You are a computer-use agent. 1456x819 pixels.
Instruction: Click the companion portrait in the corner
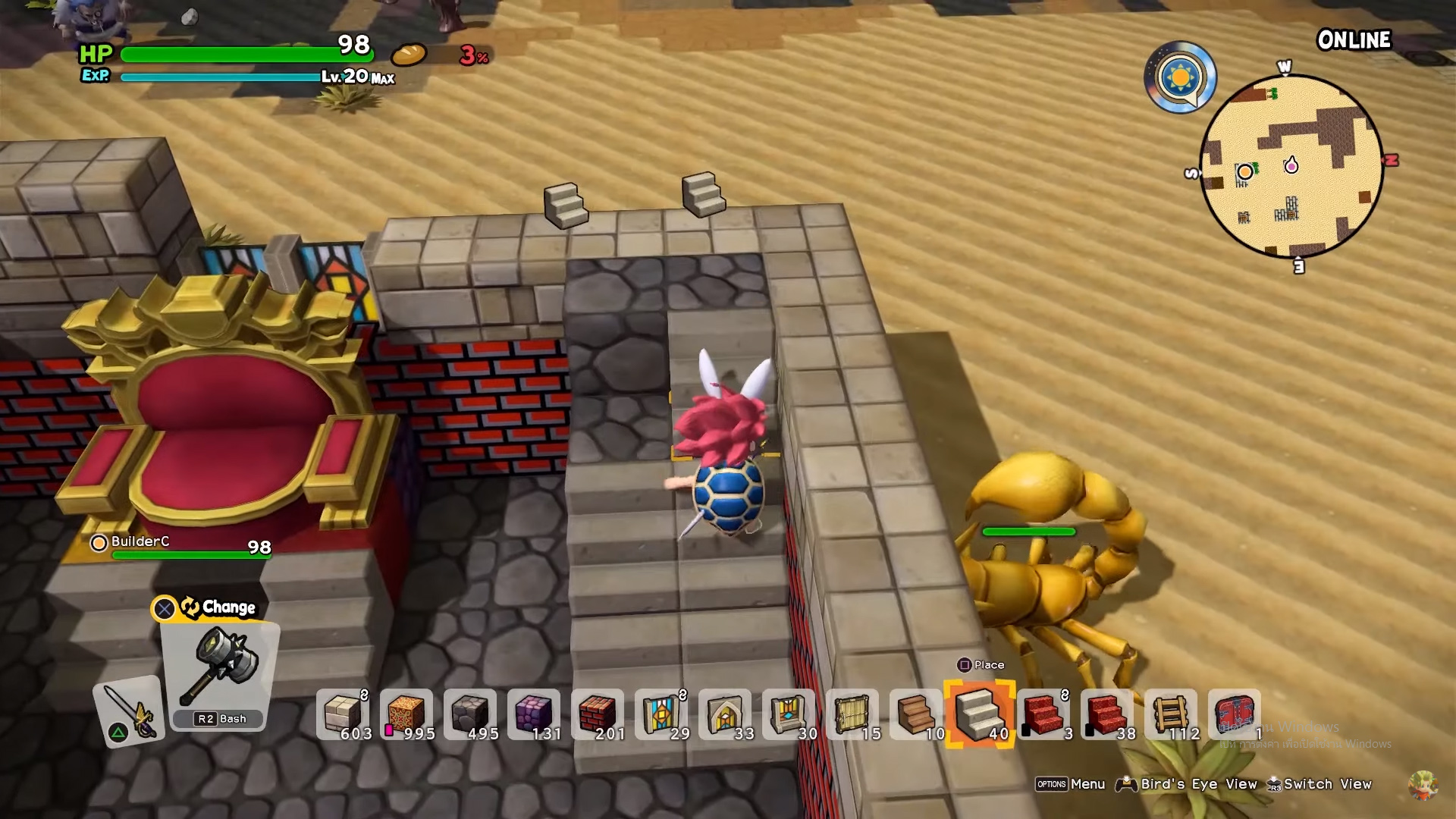1422,784
